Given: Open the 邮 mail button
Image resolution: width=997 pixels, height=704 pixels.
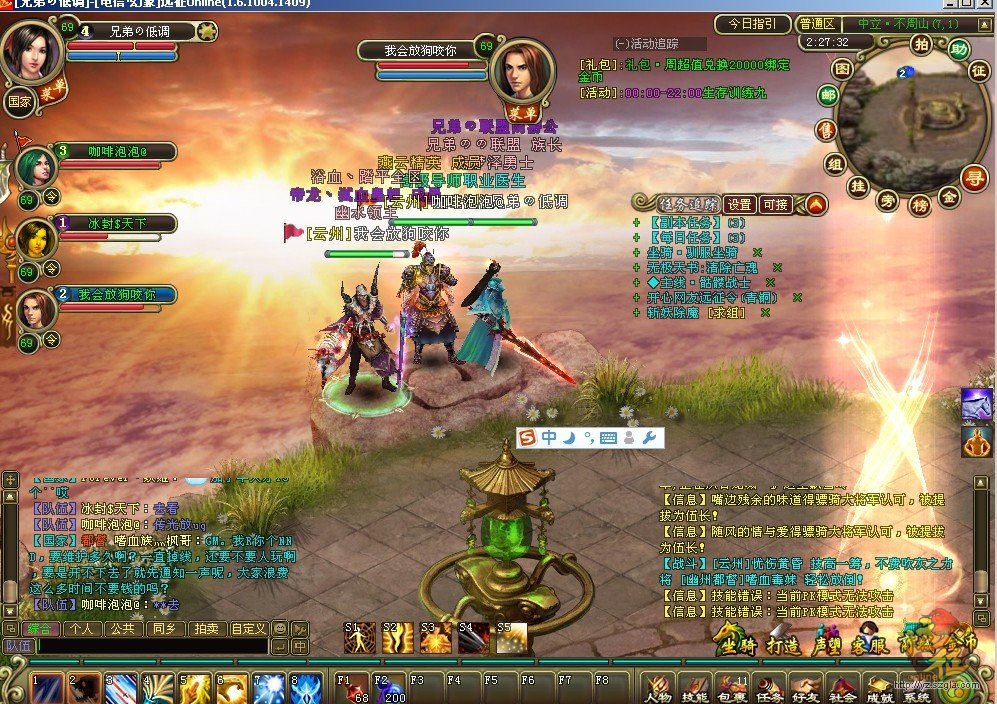Looking at the screenshot, I should pos(828,96).
